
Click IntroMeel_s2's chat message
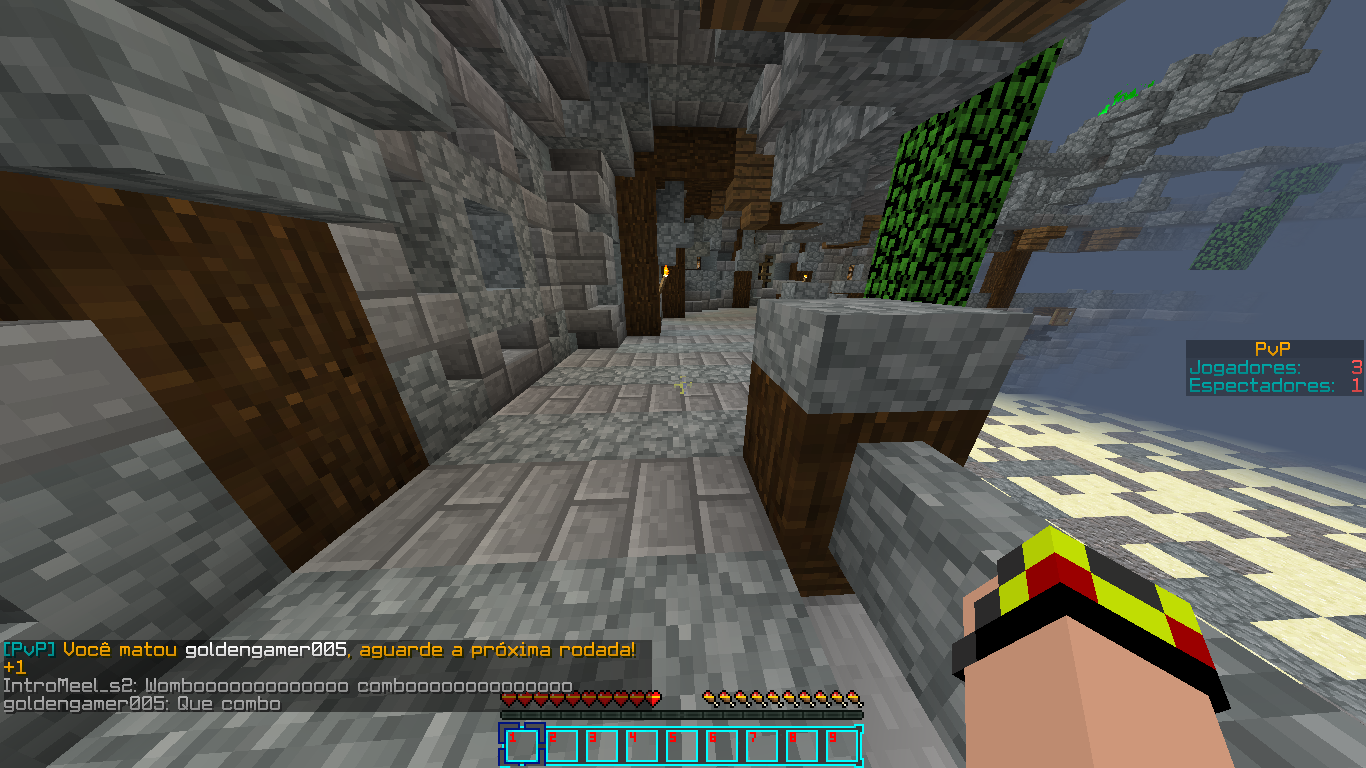point(287,686)
